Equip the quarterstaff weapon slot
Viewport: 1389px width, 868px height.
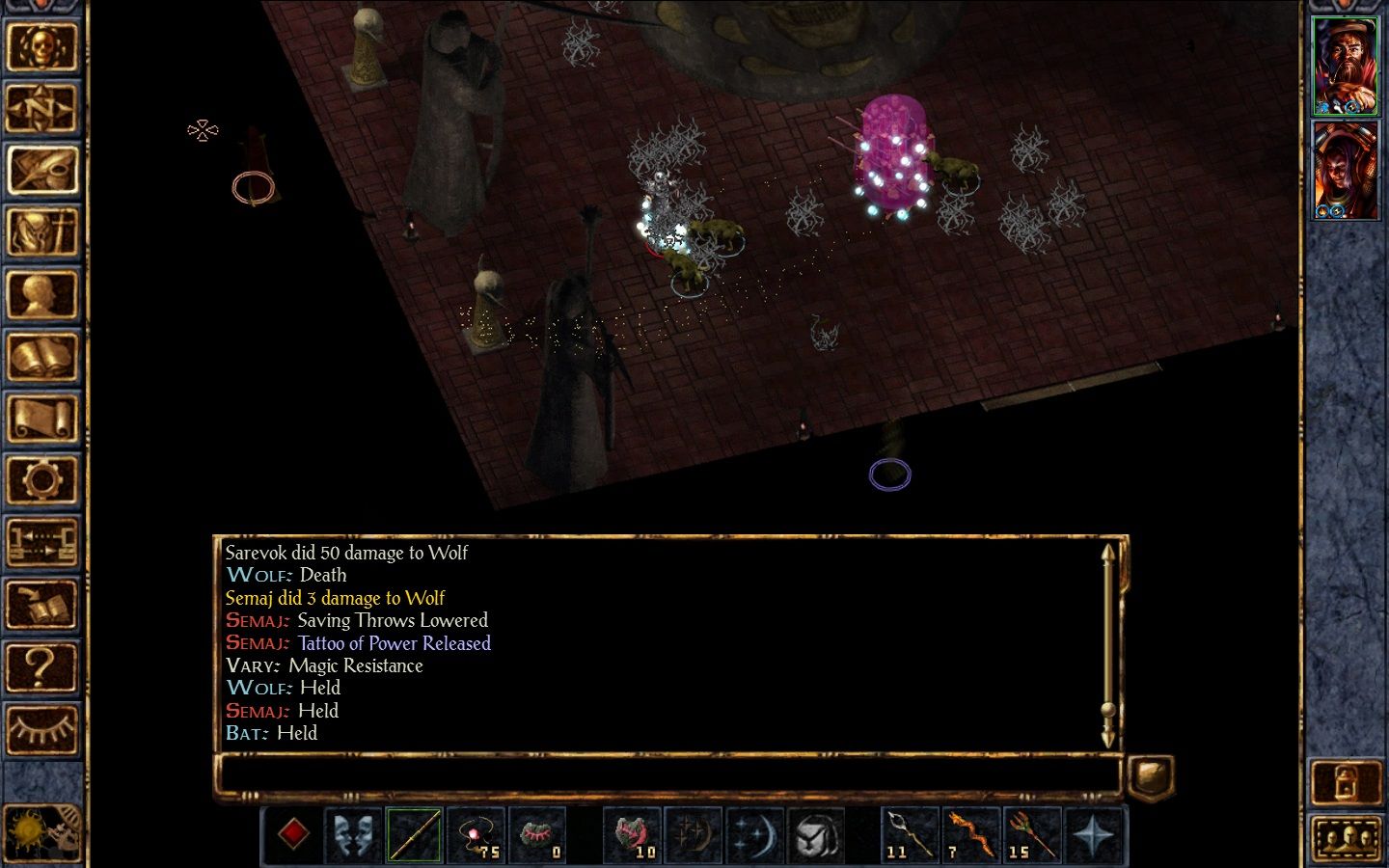[415, 834]
